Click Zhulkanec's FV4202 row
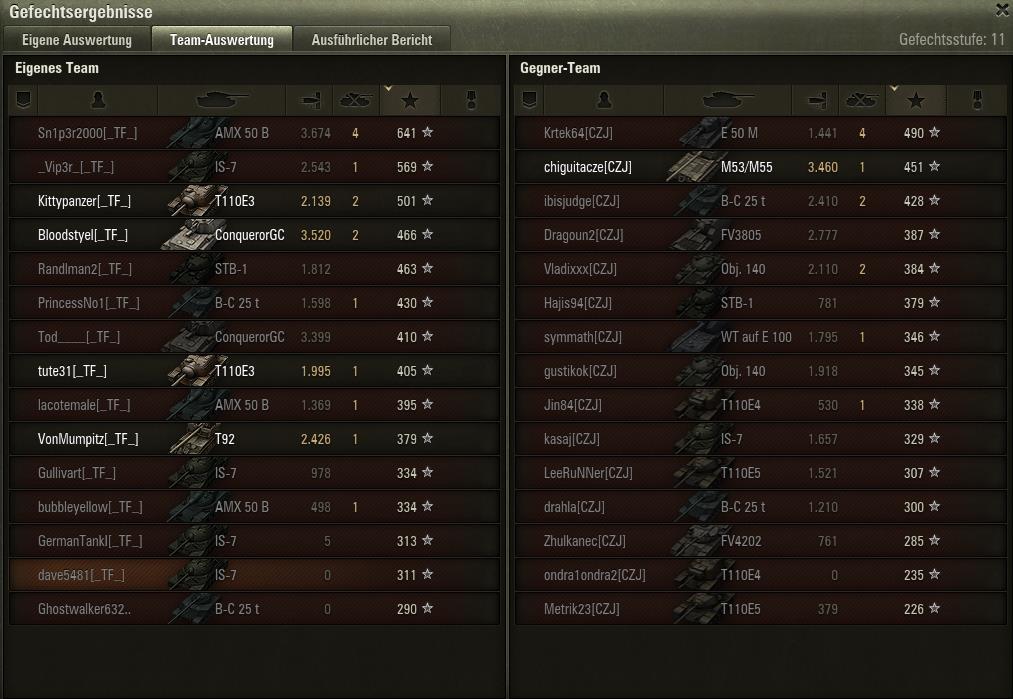 pyautogui.click(x=760, y=541)
